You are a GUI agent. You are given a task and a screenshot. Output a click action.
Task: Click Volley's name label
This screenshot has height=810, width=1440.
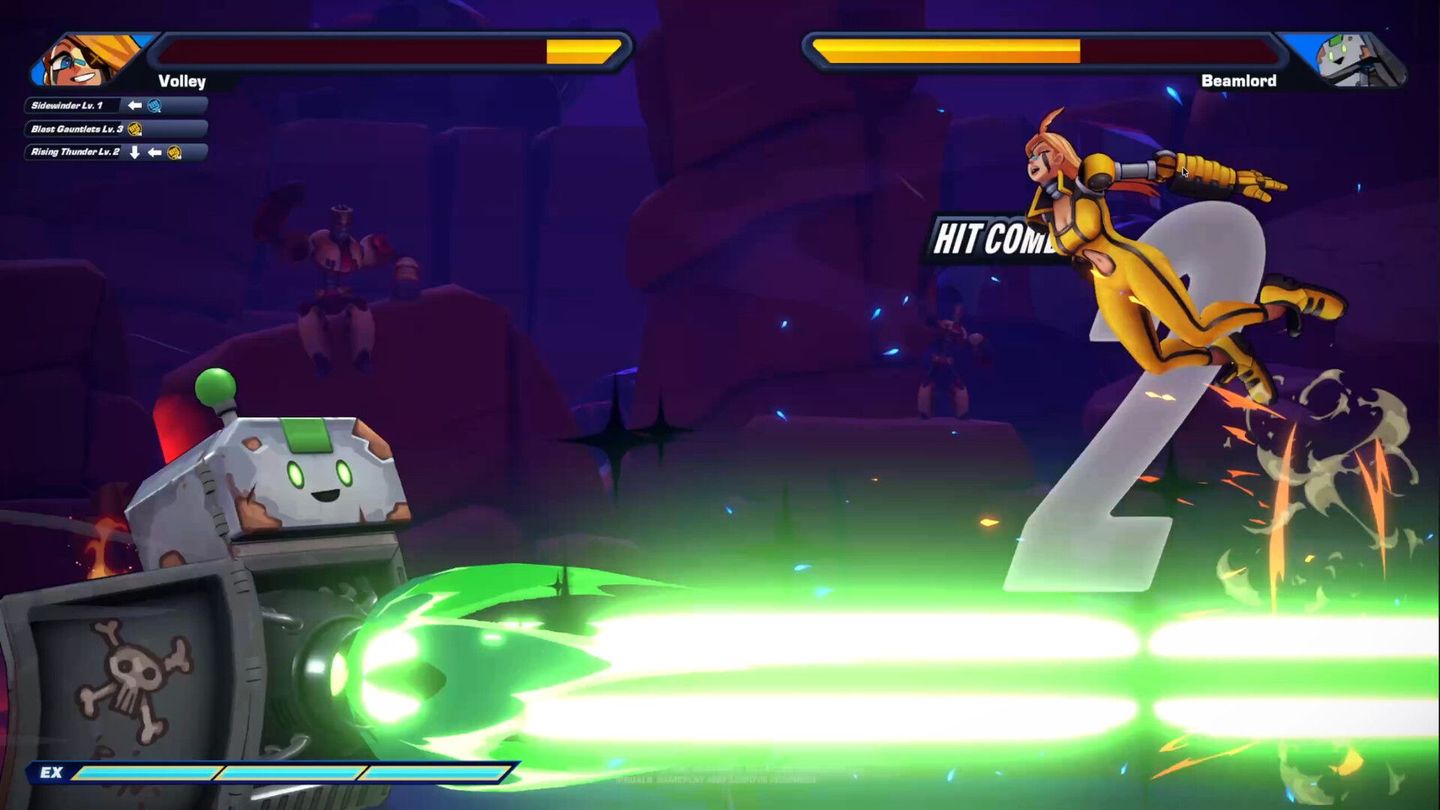pos(180,80)
